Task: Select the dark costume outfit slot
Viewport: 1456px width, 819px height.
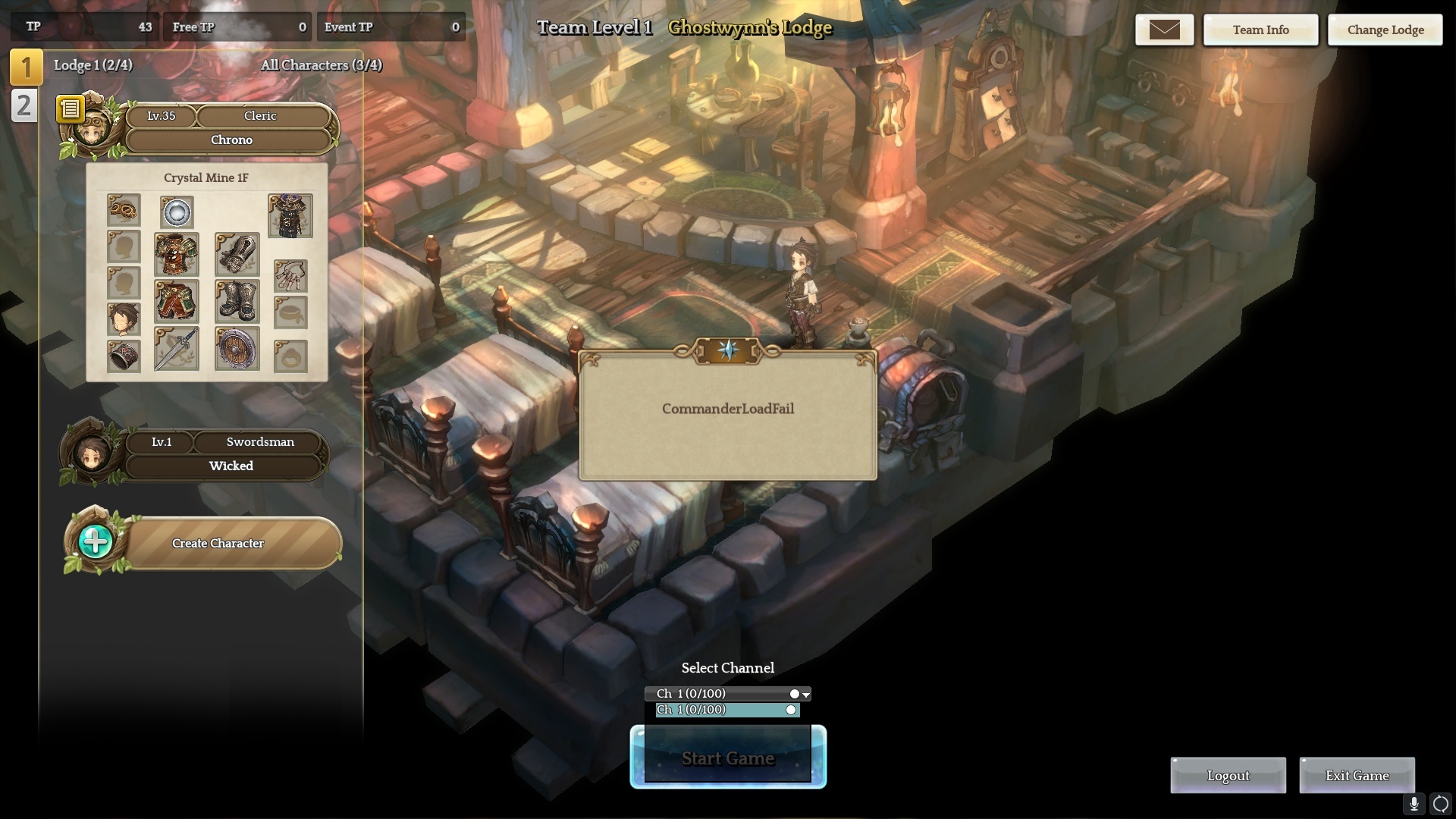Action: point(290,216)
